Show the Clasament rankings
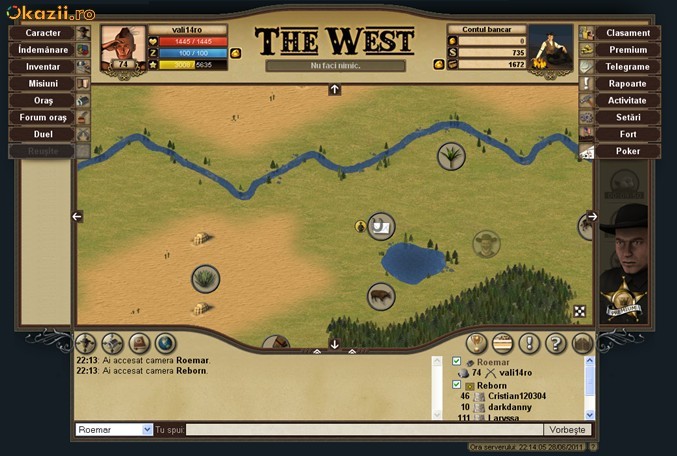 [627, 33]
